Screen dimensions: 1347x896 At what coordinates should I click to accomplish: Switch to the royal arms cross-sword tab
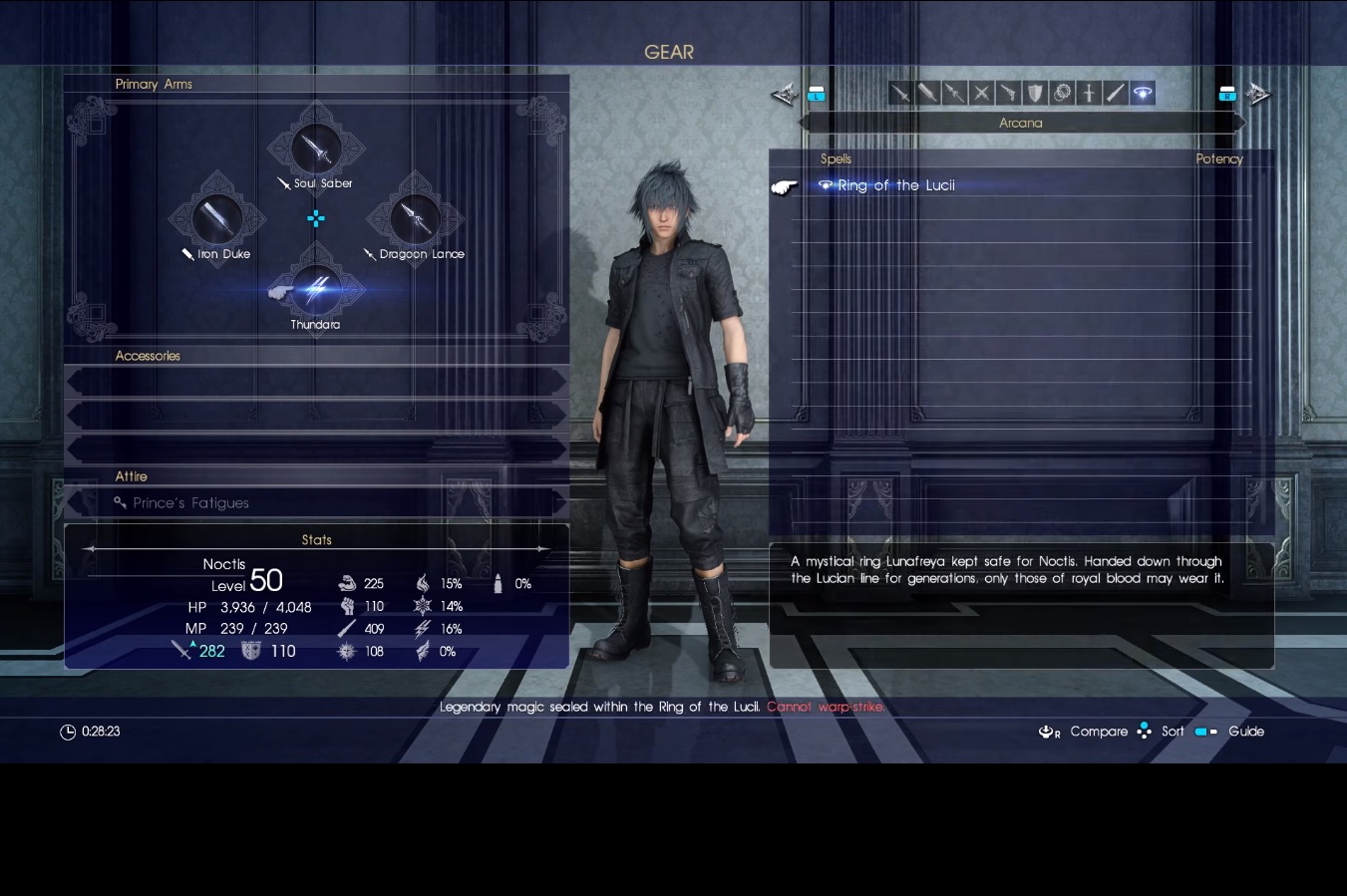click(x=1089, y=94)
